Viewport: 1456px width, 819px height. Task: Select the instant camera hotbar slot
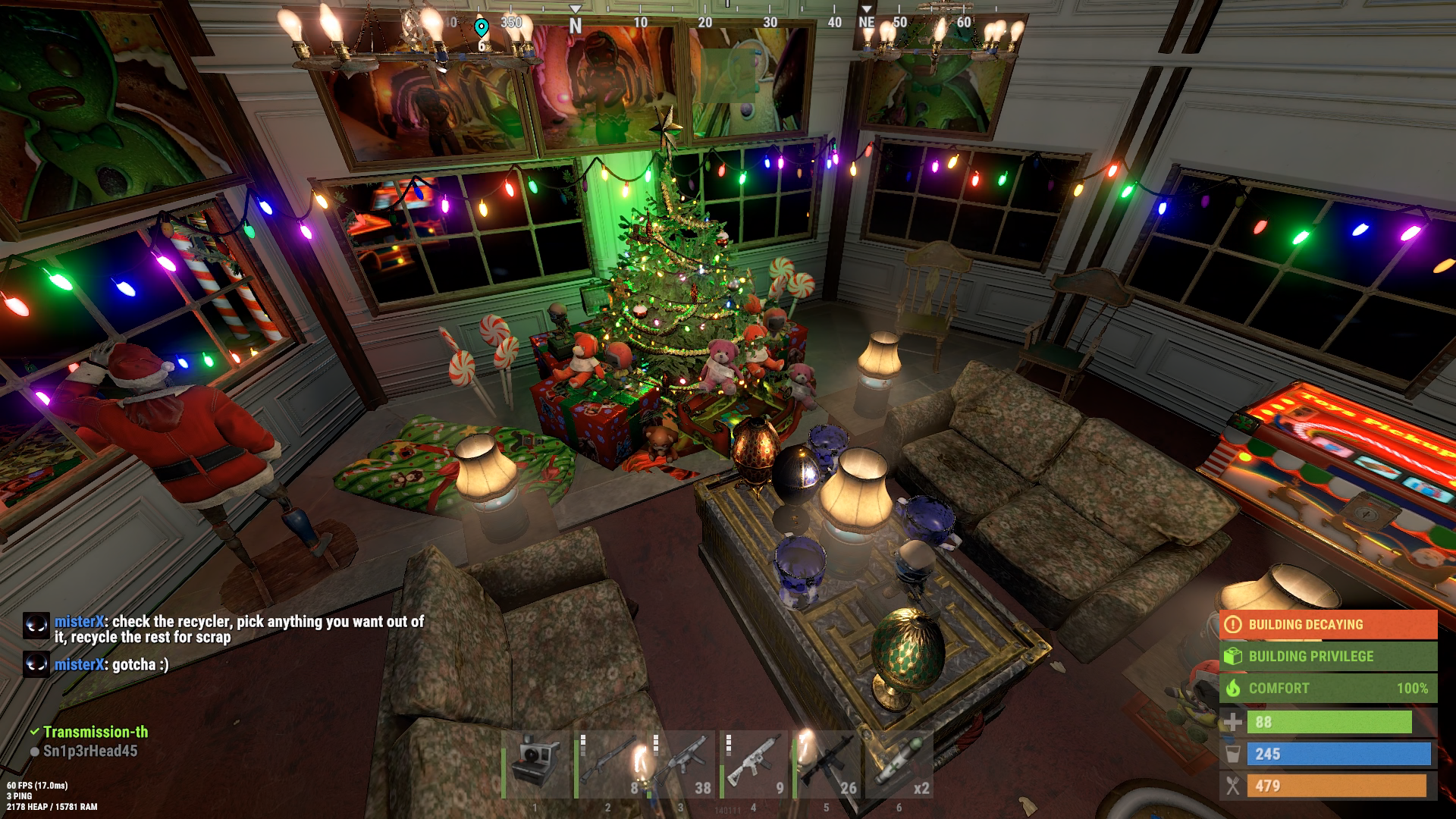coord(536,764)
